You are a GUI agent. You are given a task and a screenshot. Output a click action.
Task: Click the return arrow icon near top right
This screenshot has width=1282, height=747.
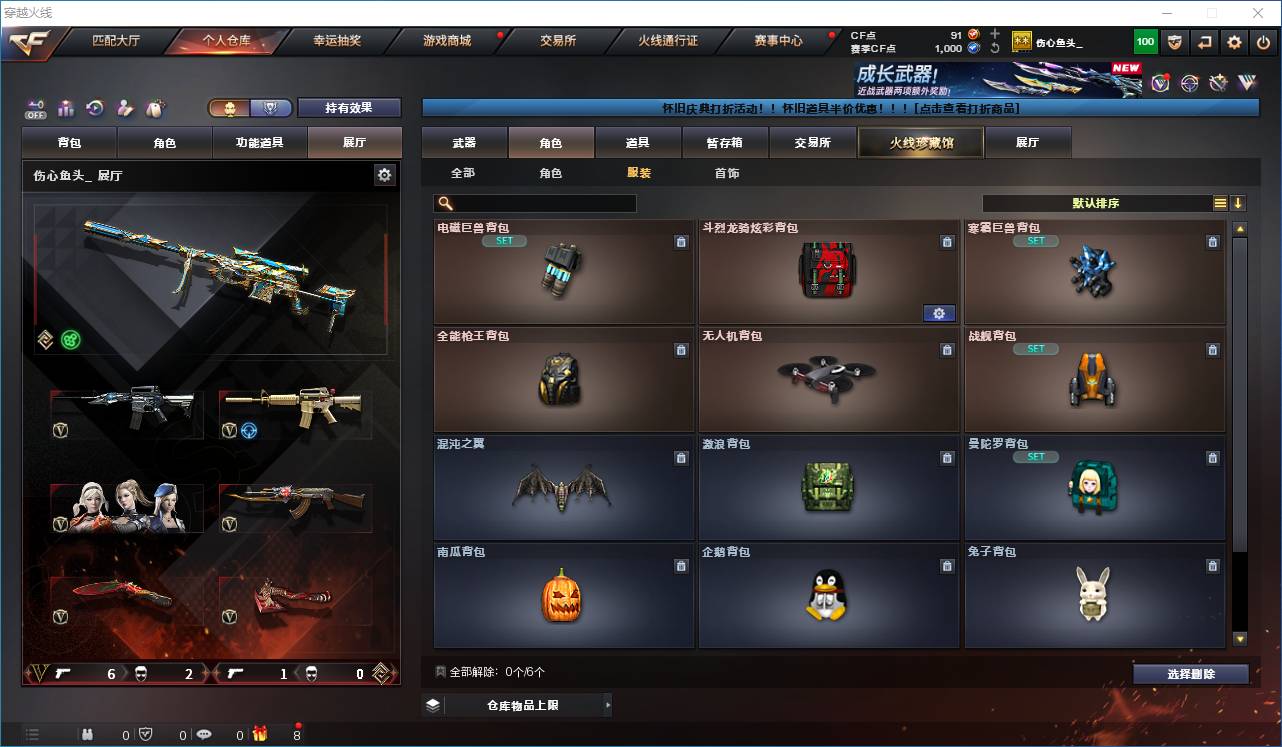click(x=1203, y=41)
